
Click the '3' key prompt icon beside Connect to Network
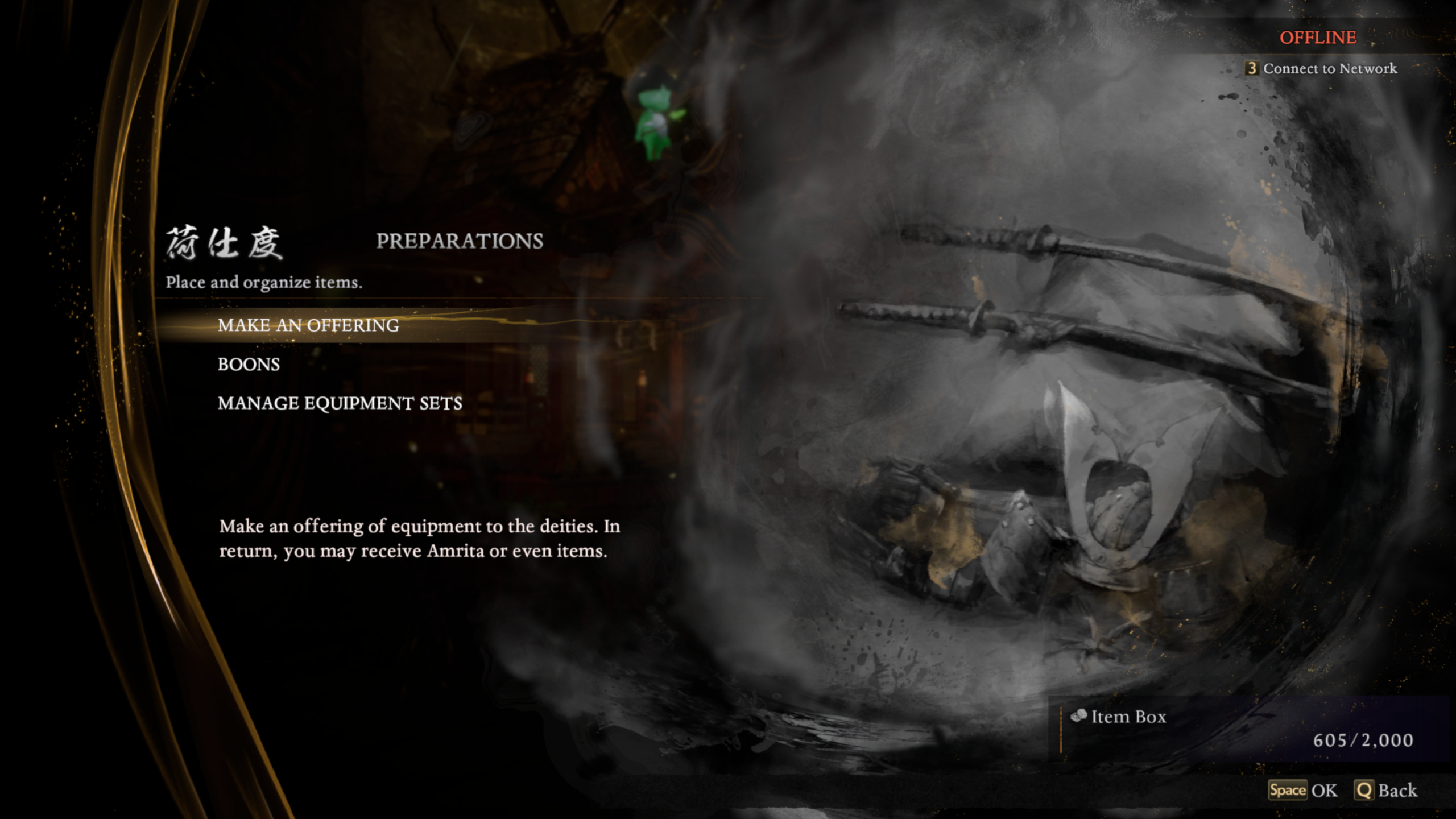pos(1252,68)
